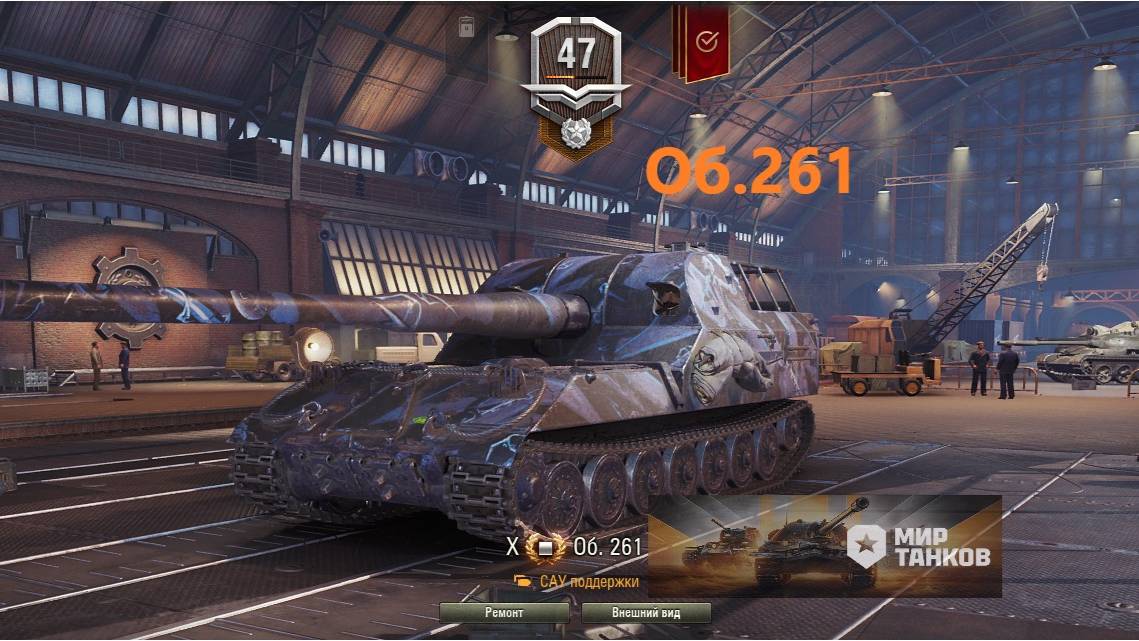This screenshot has height=641, width=1139.
Task: Click the Ремонт repair button
Action: tap(504, 612)
